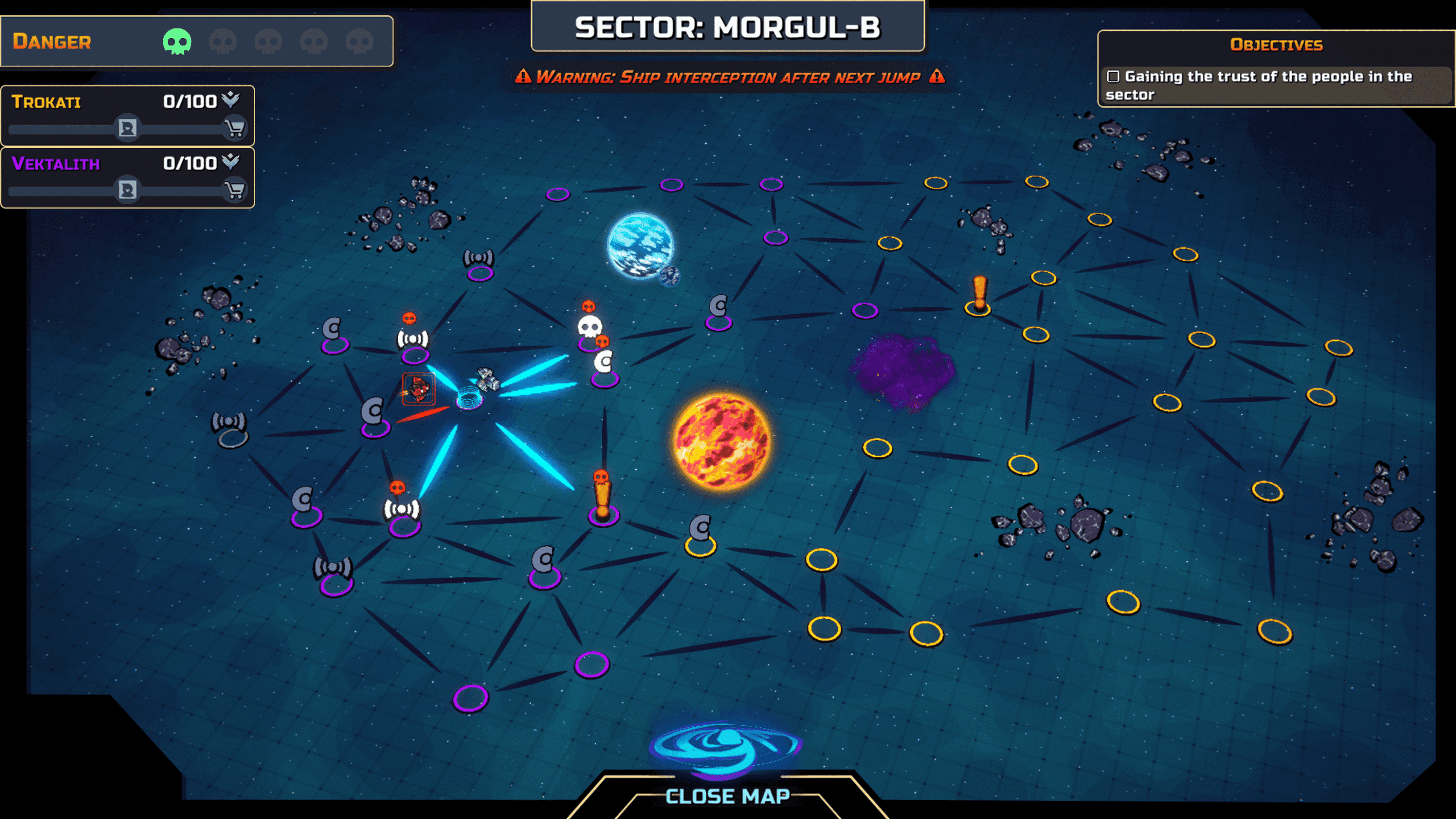The width and height of the screenshot is (1456, 819).
Task: Click the red enemy ship marker
Action: coord(419,389)
